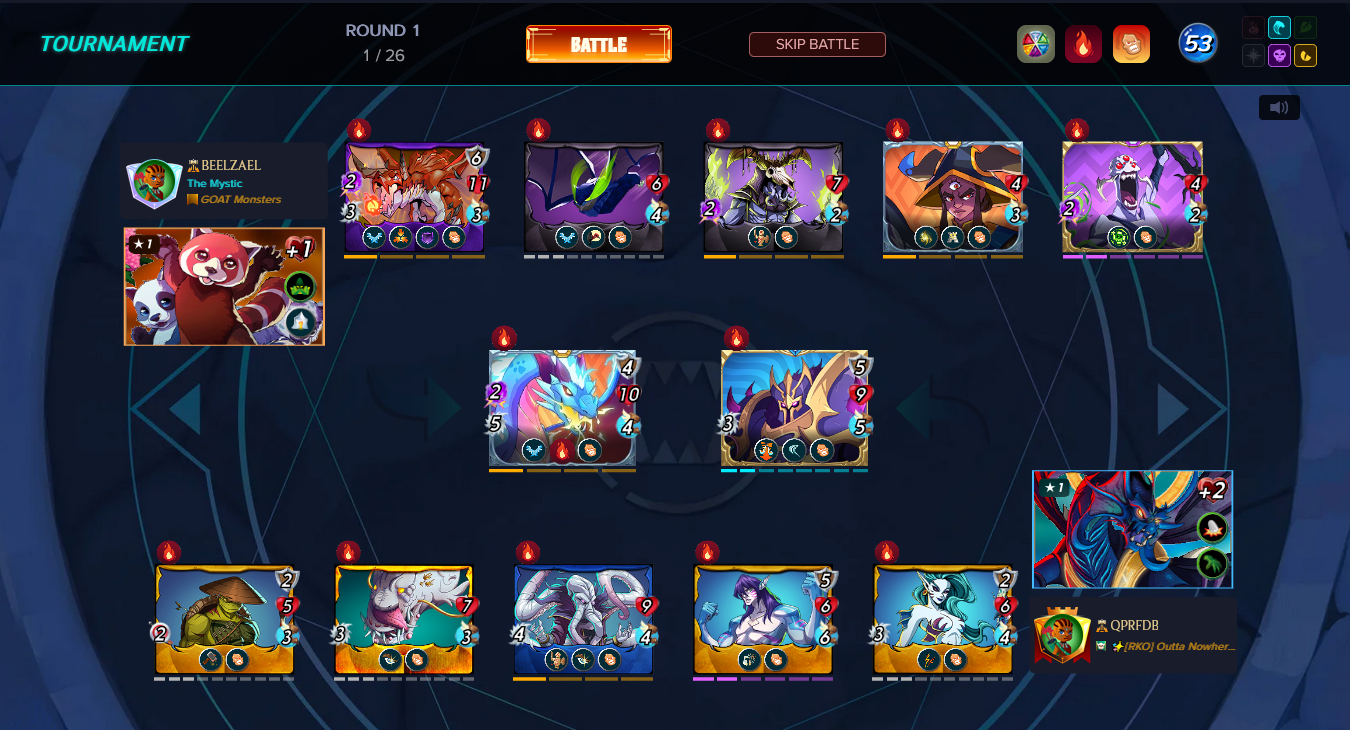This screenshot has height=730, width=1350.
Task: Select the horned skull sorcerer card
Action: click(773, 196)
